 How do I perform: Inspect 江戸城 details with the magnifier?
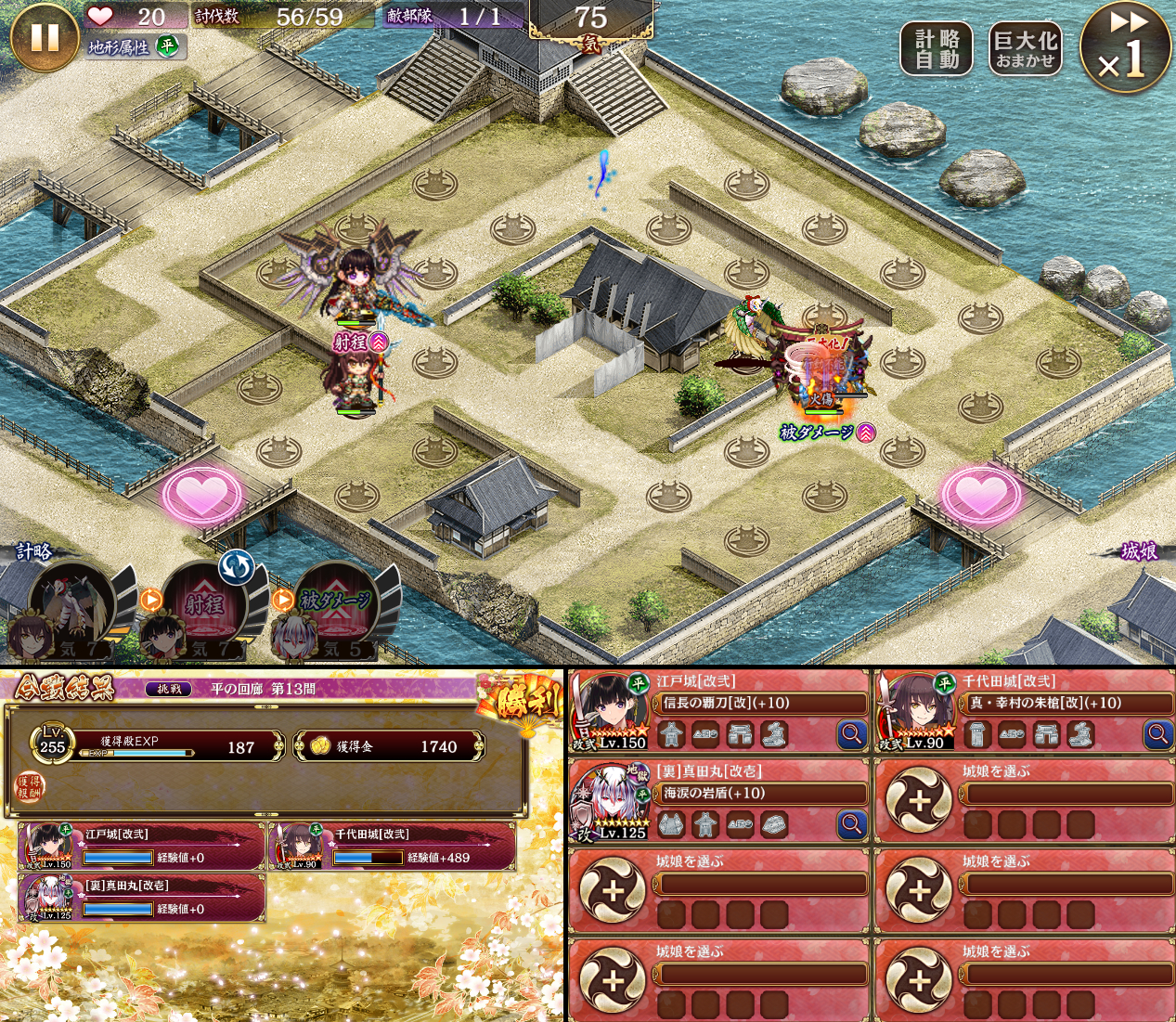pos(851,734)
